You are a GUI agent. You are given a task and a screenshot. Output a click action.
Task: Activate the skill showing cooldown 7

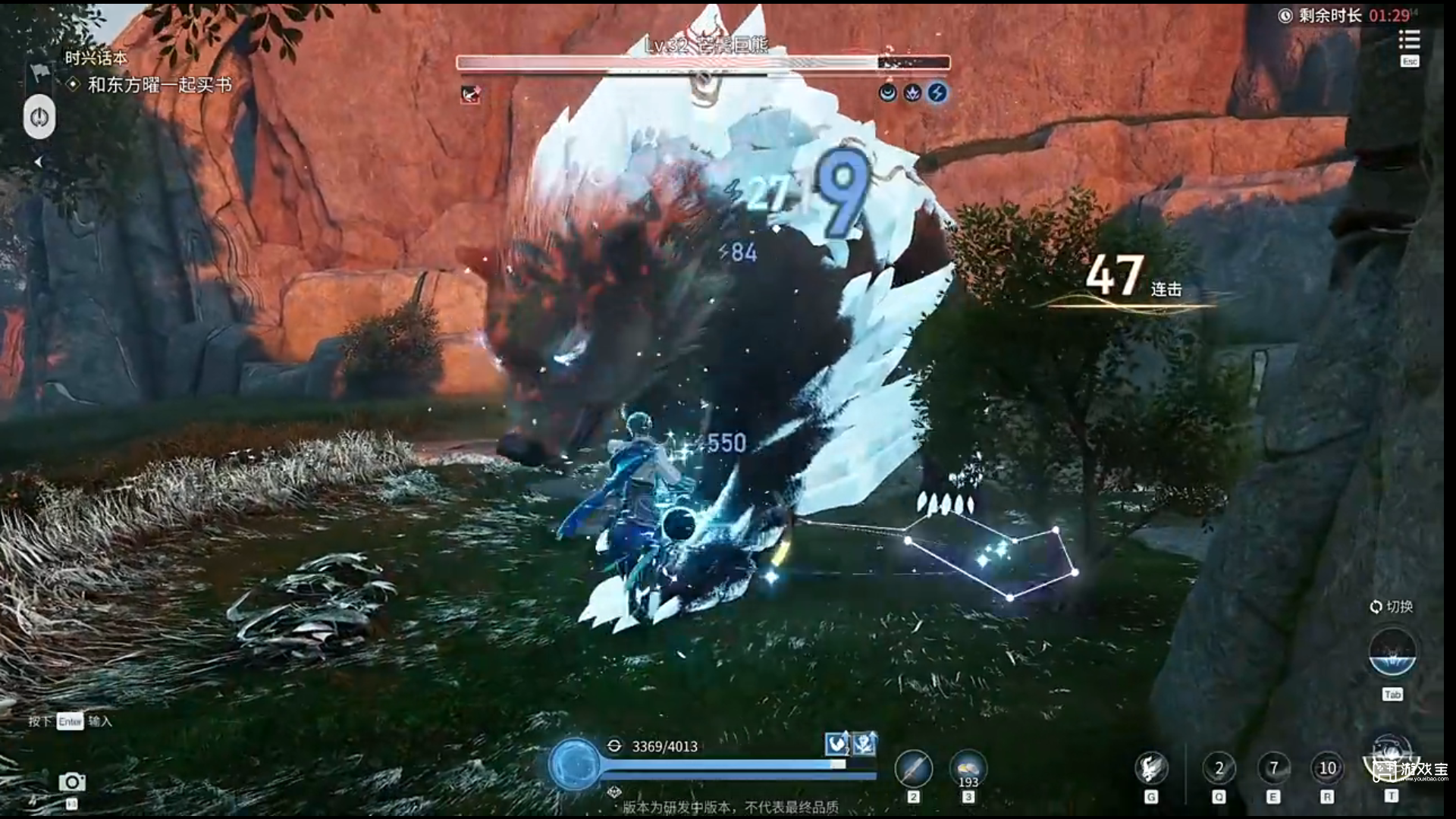click(x=1273, y=769)
